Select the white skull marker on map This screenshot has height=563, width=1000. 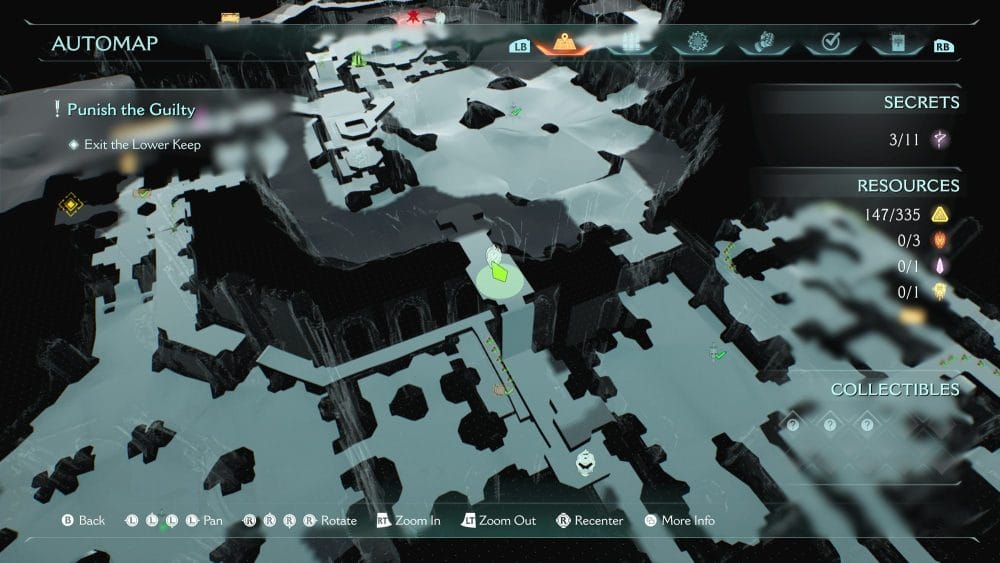pos(586,463)
